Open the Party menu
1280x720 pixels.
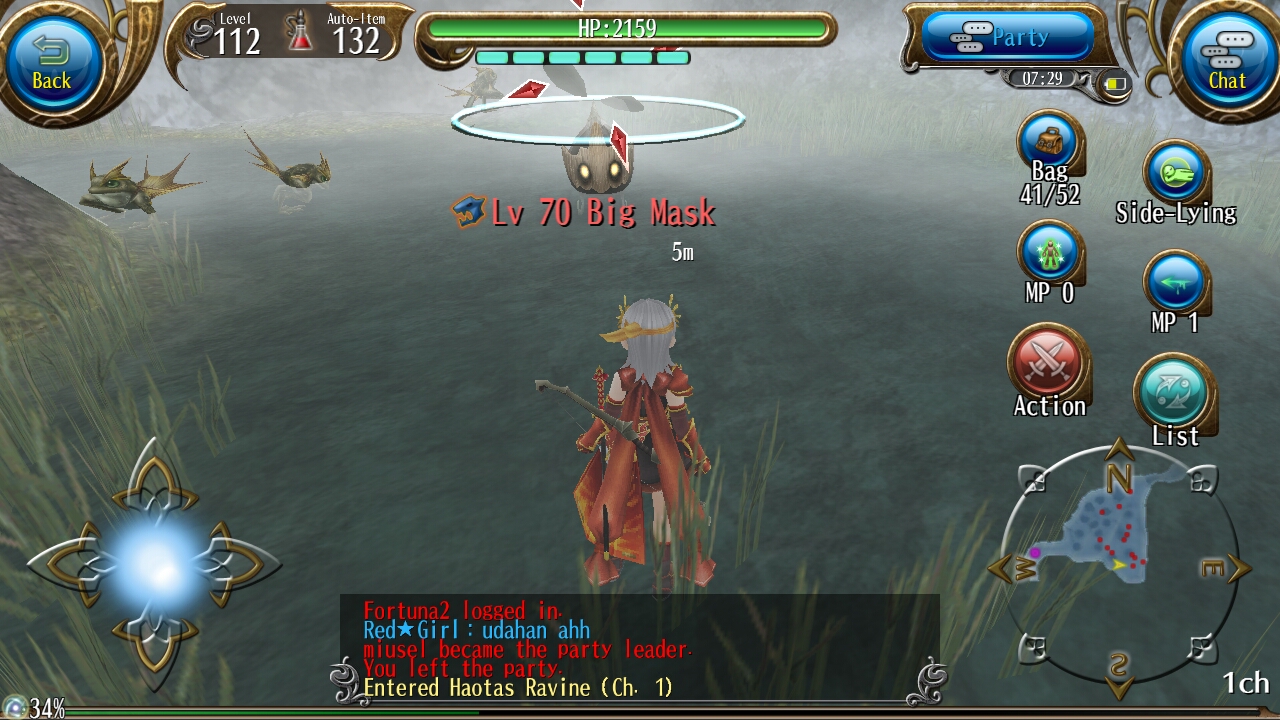1003,37
